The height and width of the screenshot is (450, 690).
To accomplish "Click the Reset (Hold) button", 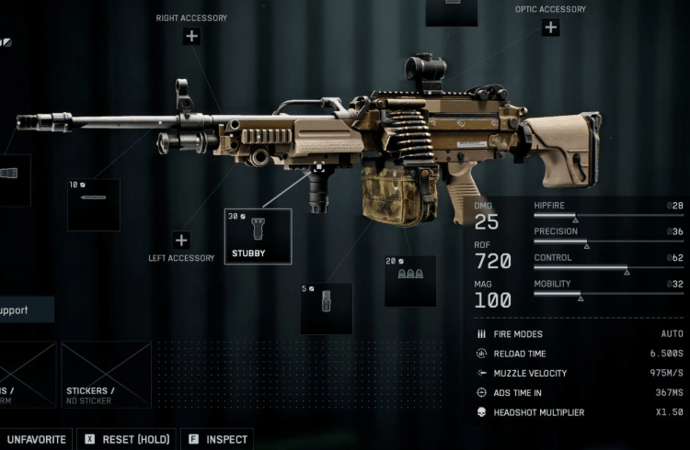I will tap(127, 439).
